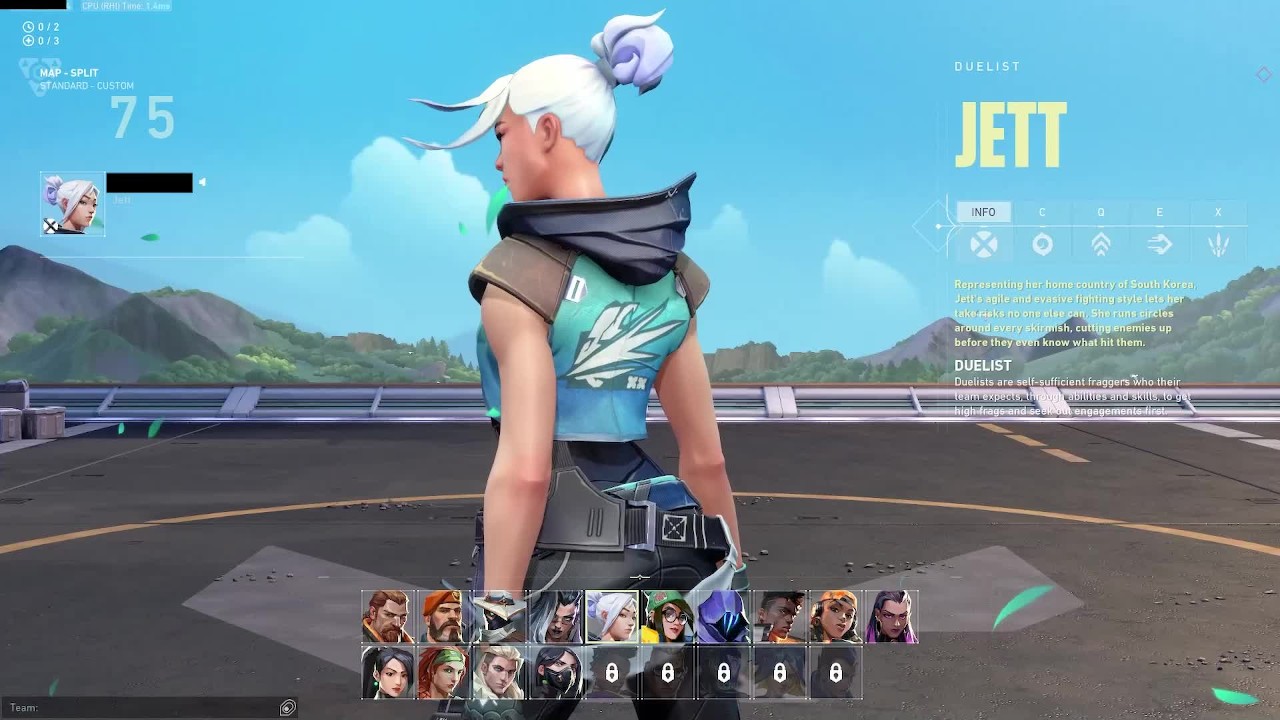Open the Q ability tab

(x=1101, y=231)
